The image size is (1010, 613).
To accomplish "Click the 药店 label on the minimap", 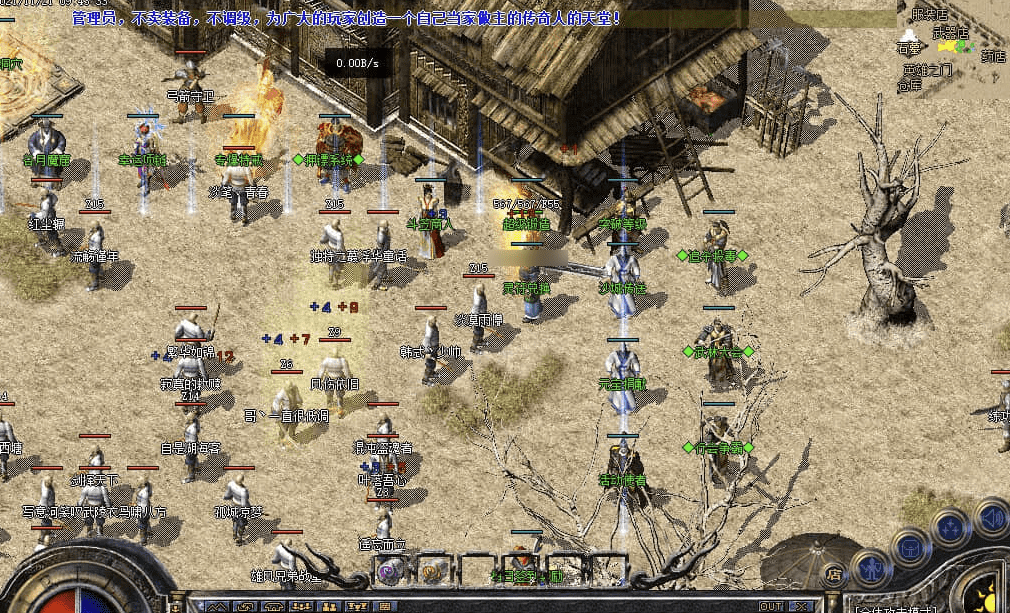I will pos(993,57).
